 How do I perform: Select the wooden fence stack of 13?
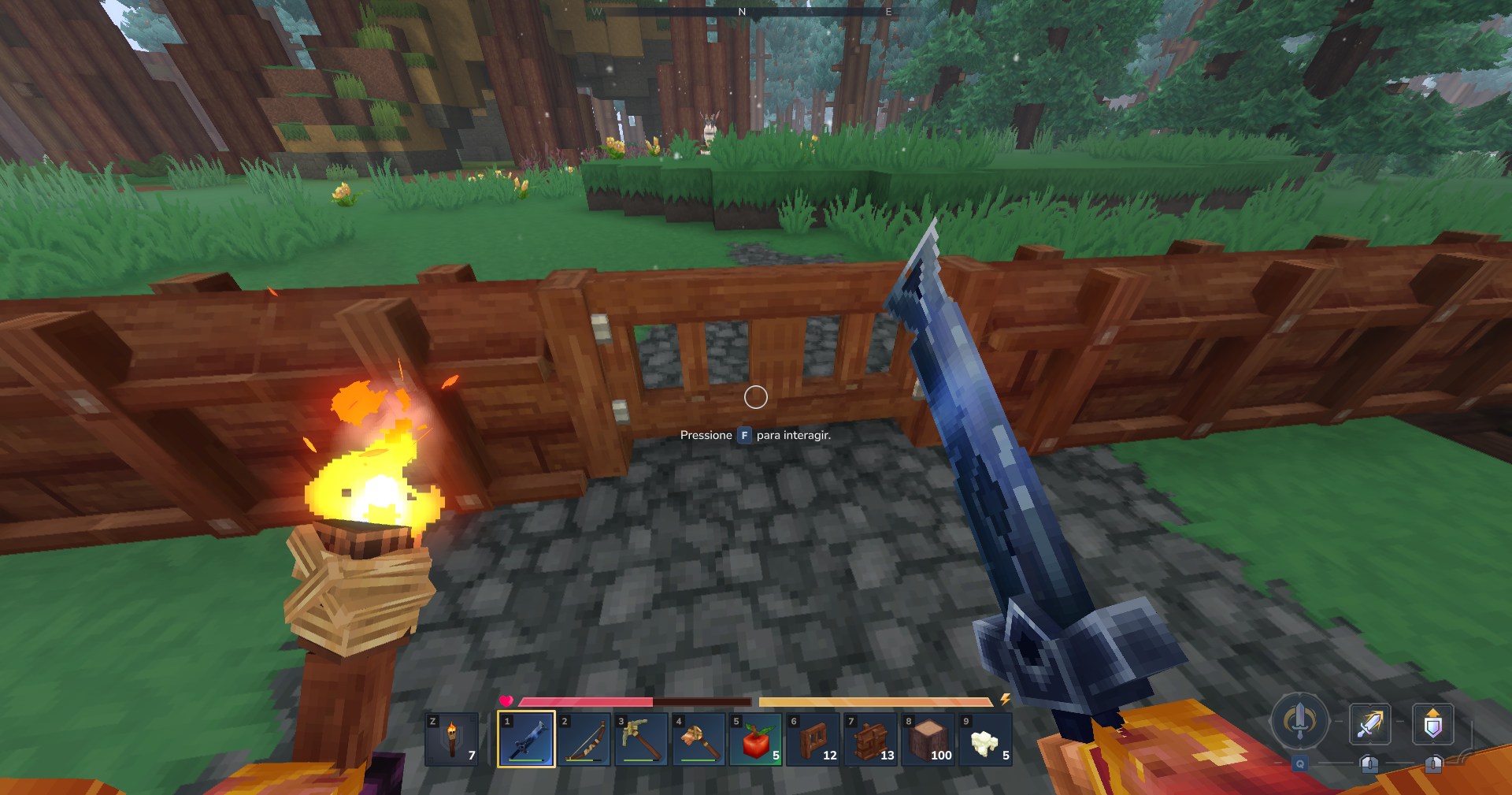(x=871, y=739)
